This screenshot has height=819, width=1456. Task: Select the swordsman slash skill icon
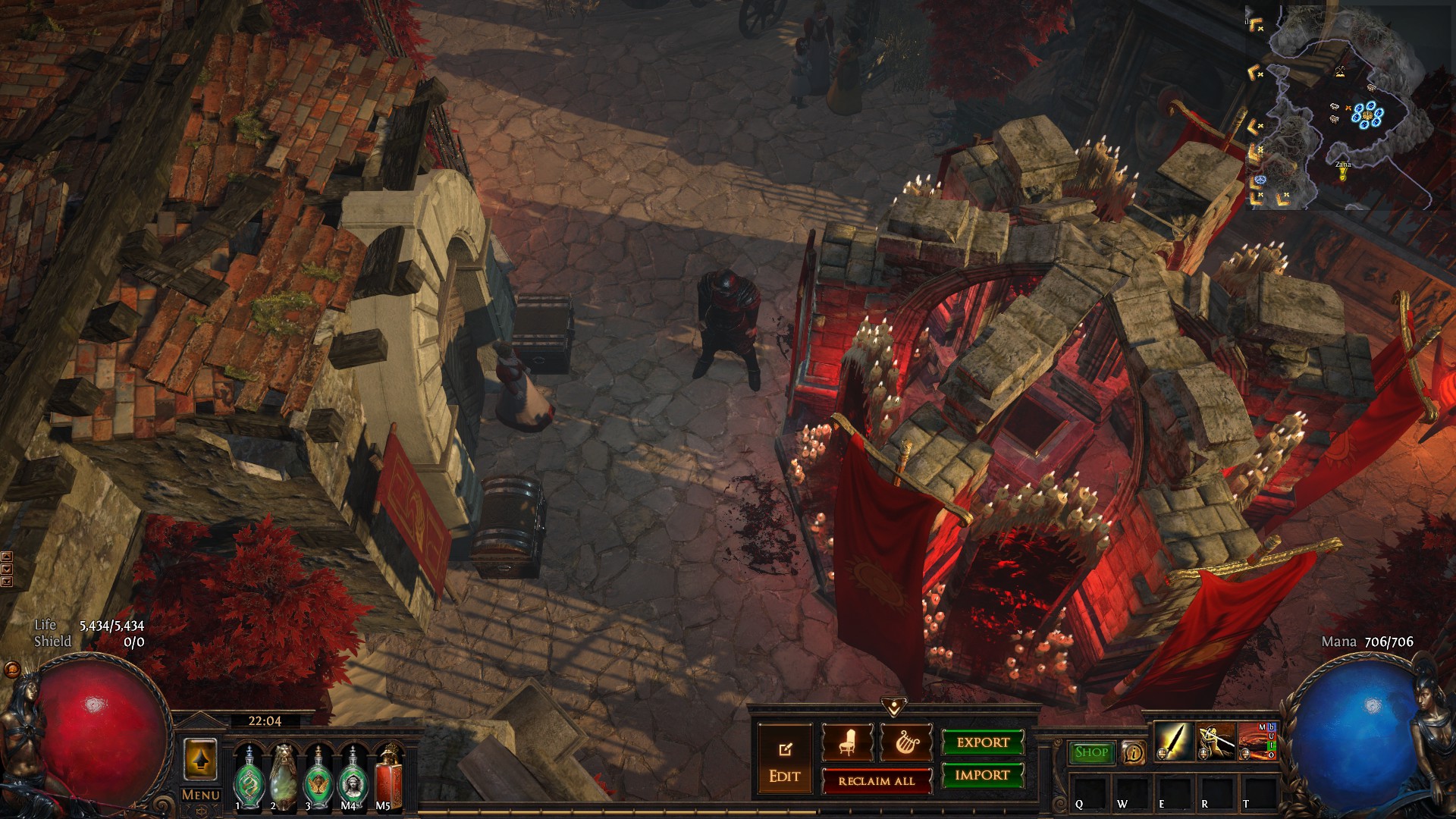coord(1215,742)
